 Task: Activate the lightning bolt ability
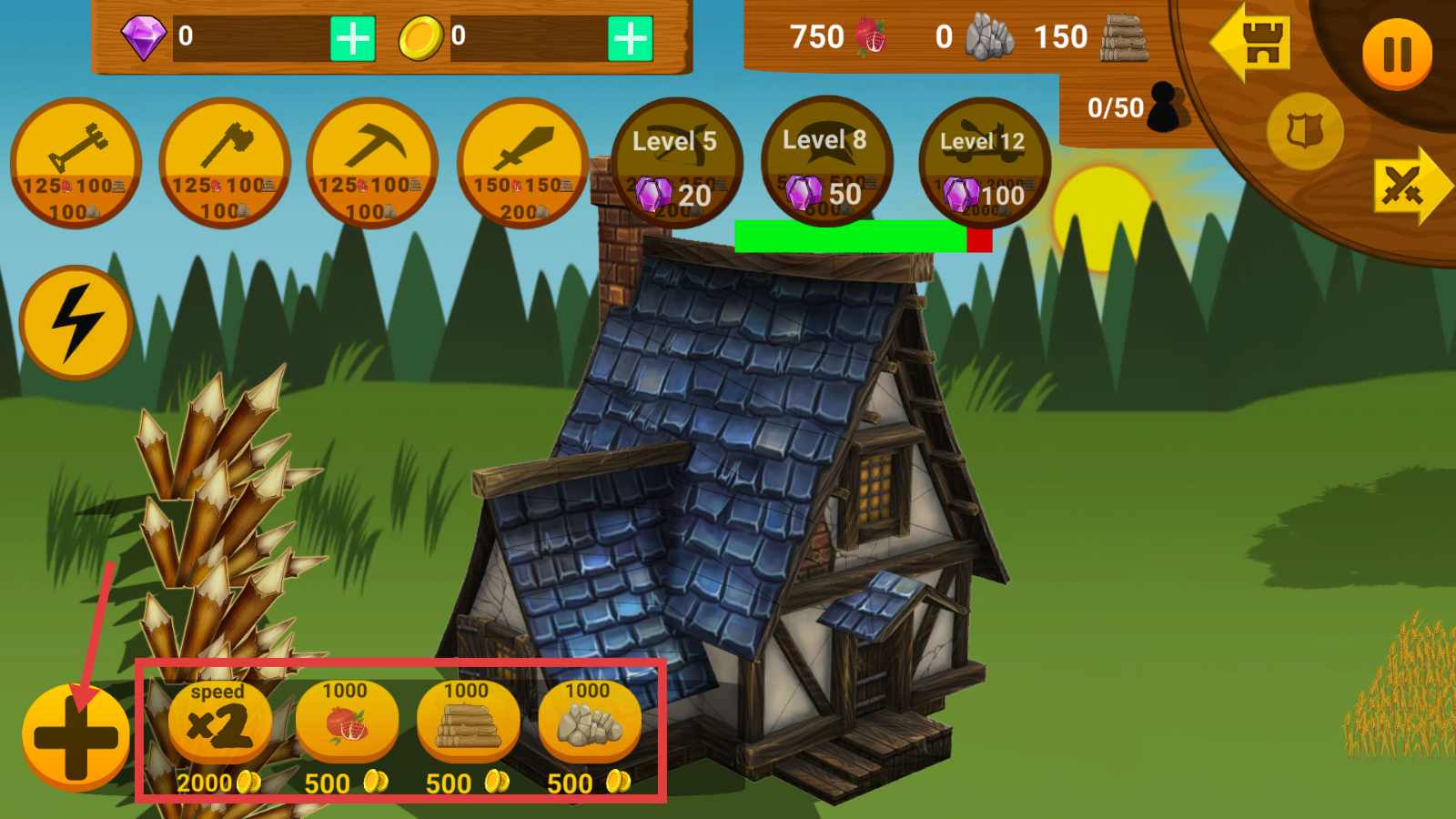point(76,322)
